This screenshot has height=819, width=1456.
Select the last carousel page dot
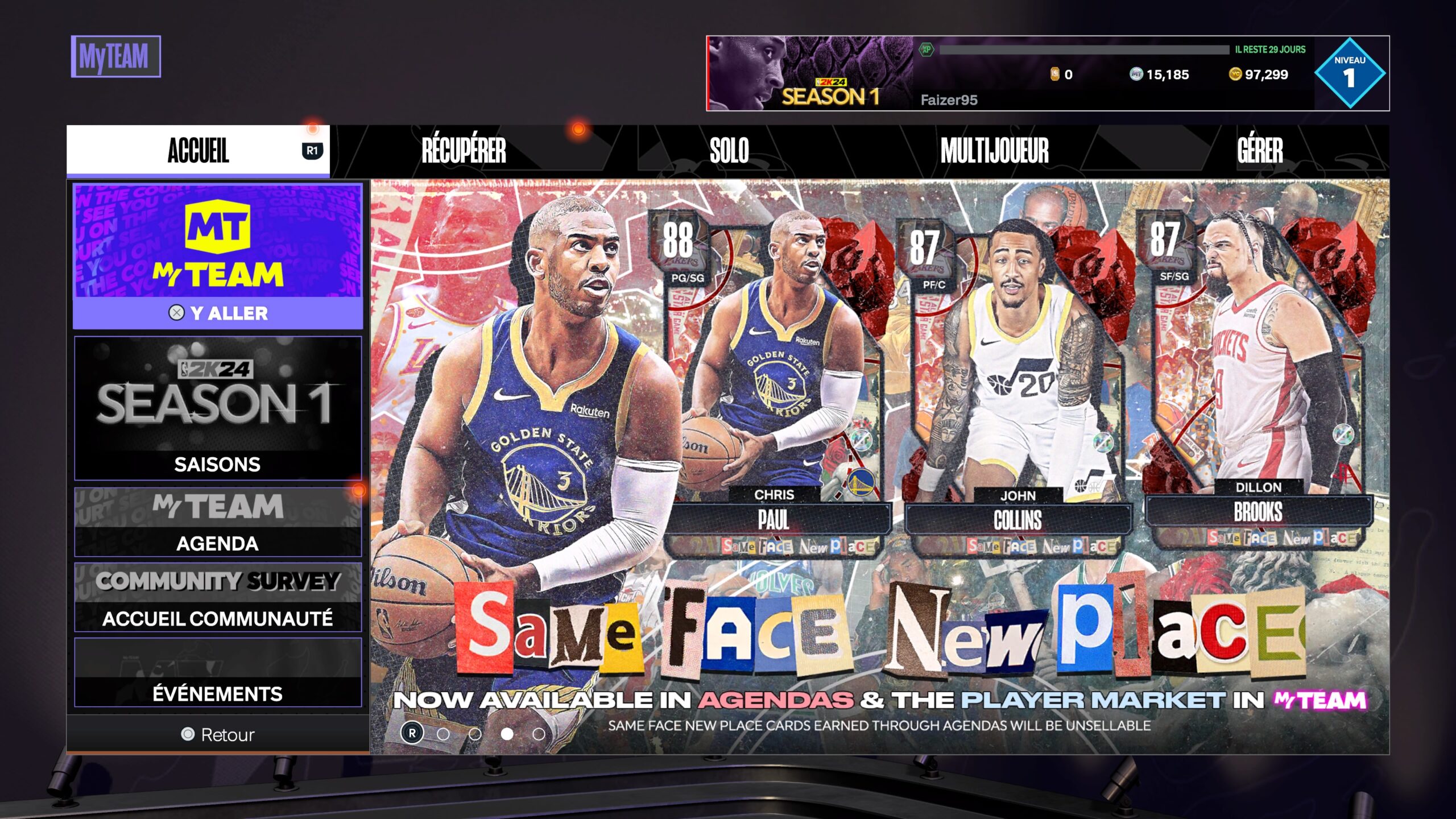click(539, 734)
